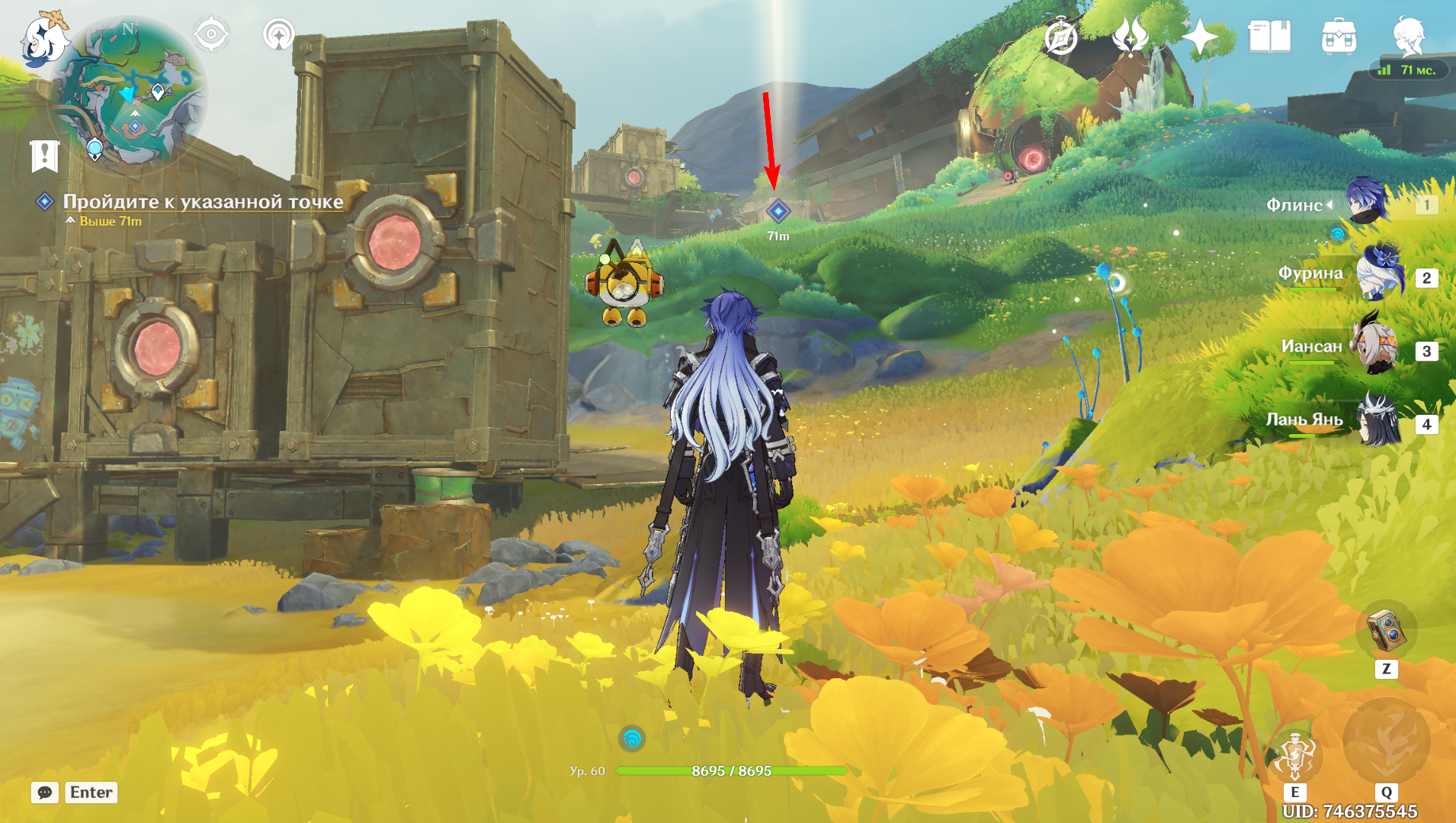Screen dimensions: 1456x823
Task: Switch to party member Фурина
Action: tap(1380, 275)
